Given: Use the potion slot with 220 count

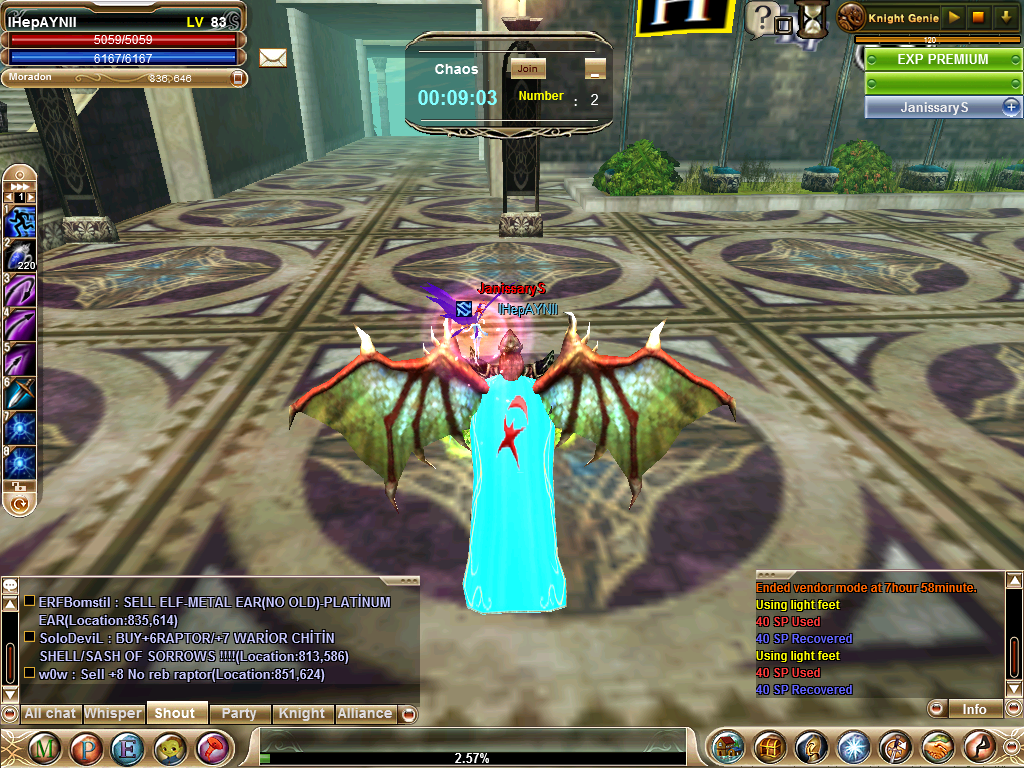Looking at the screenshot, I should (x=20, y=255).
